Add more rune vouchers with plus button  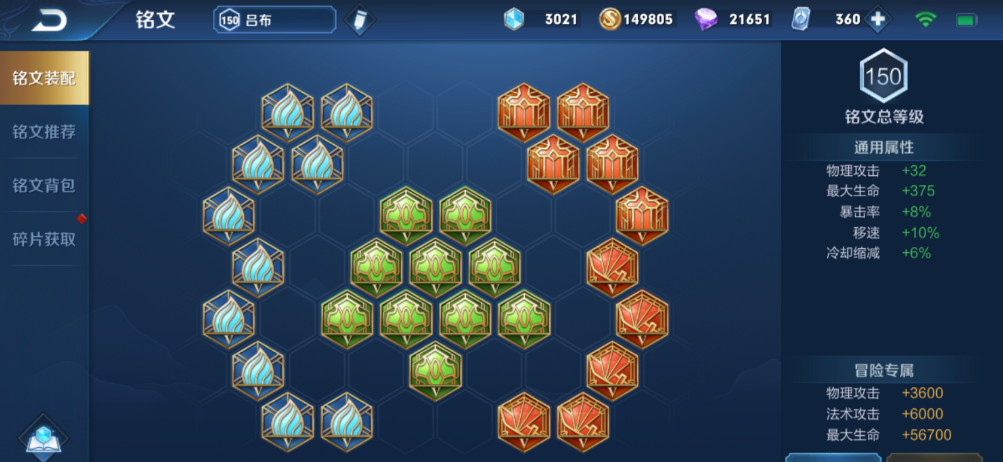pyautogui.click(x=877, y=19)
